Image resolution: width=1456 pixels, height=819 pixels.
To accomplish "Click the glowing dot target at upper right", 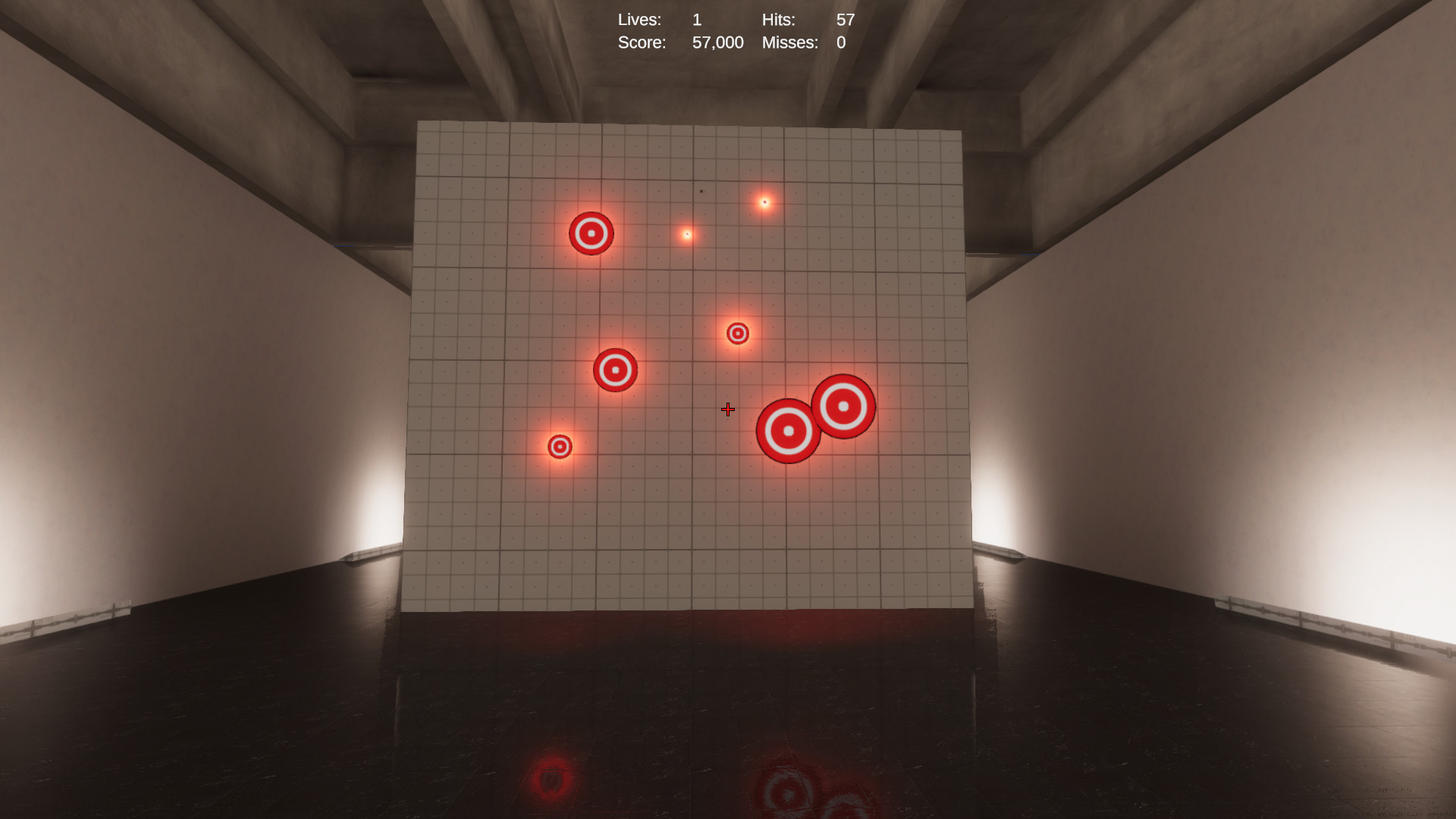I will 763,201.
